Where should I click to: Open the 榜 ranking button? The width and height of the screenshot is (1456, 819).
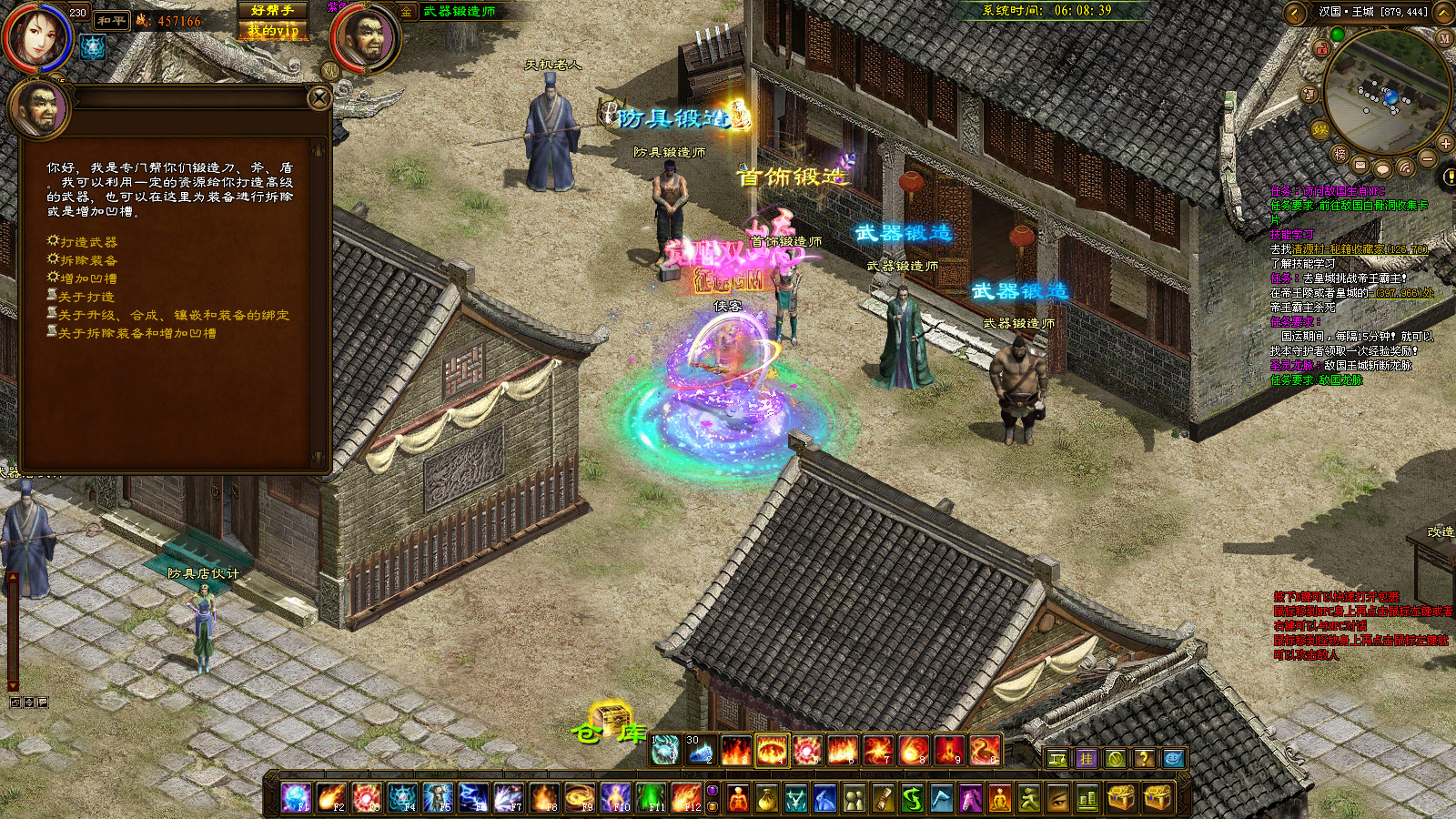tap(1340, 154)
